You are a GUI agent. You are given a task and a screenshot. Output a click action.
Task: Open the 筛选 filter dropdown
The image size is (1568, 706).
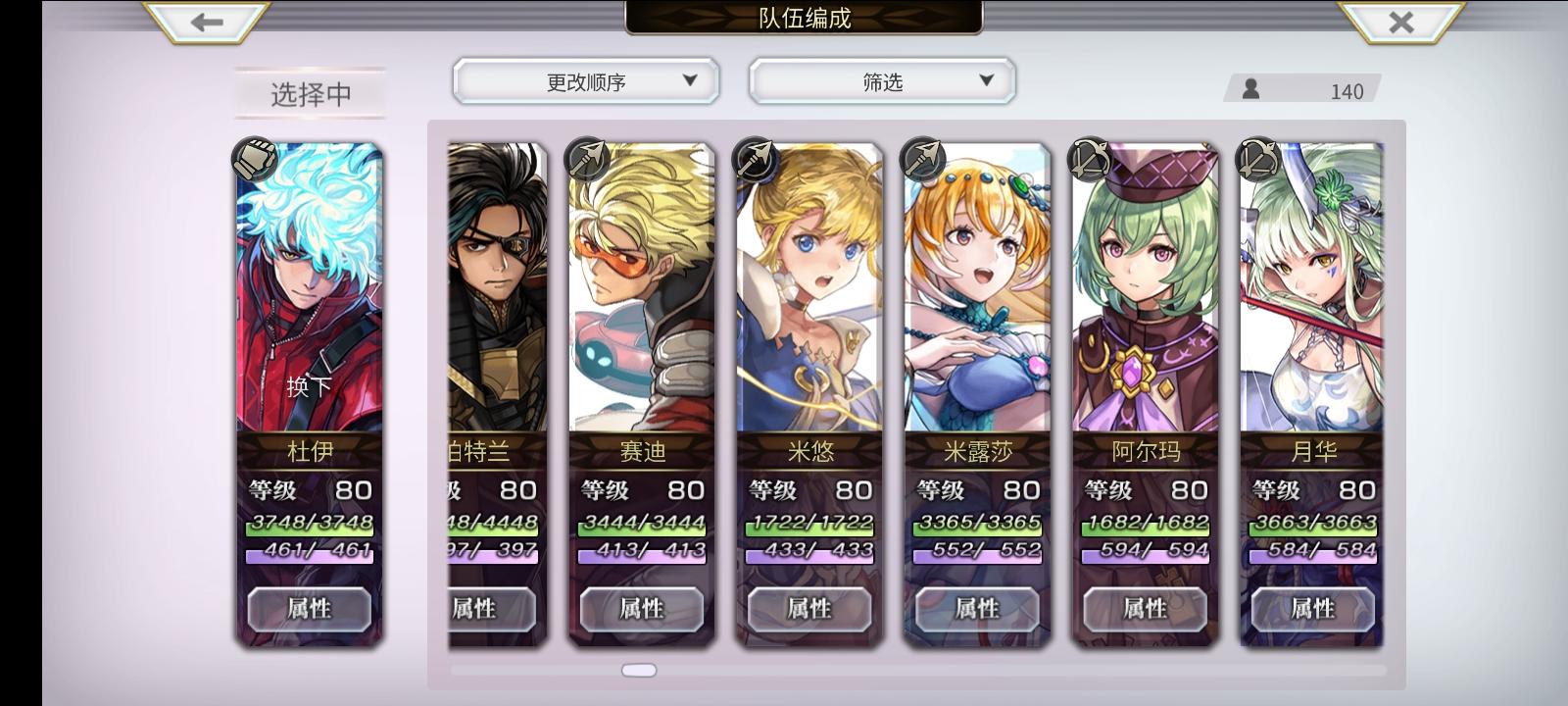[x=880, y=81]
